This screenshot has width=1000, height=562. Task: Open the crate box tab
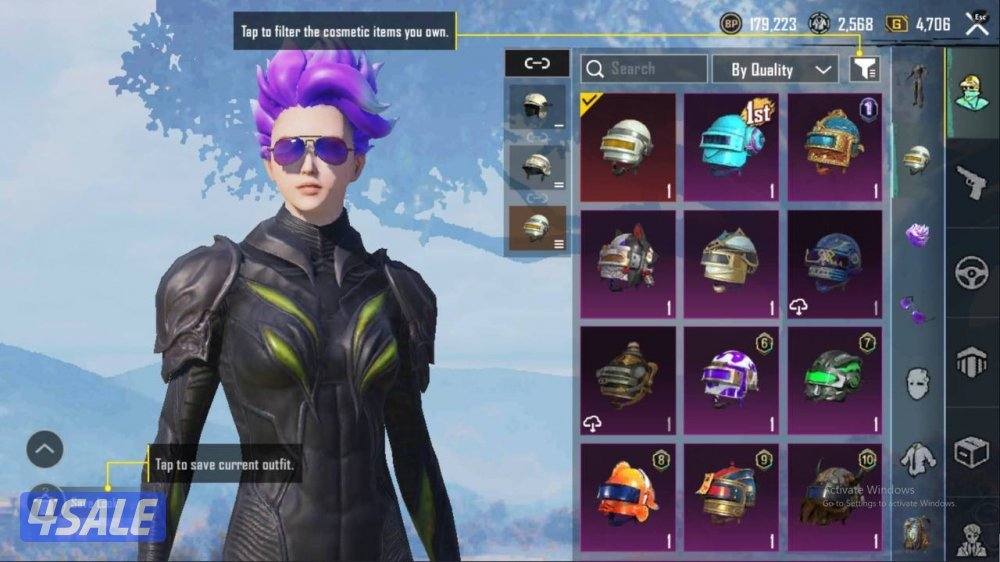pos(971,451)
